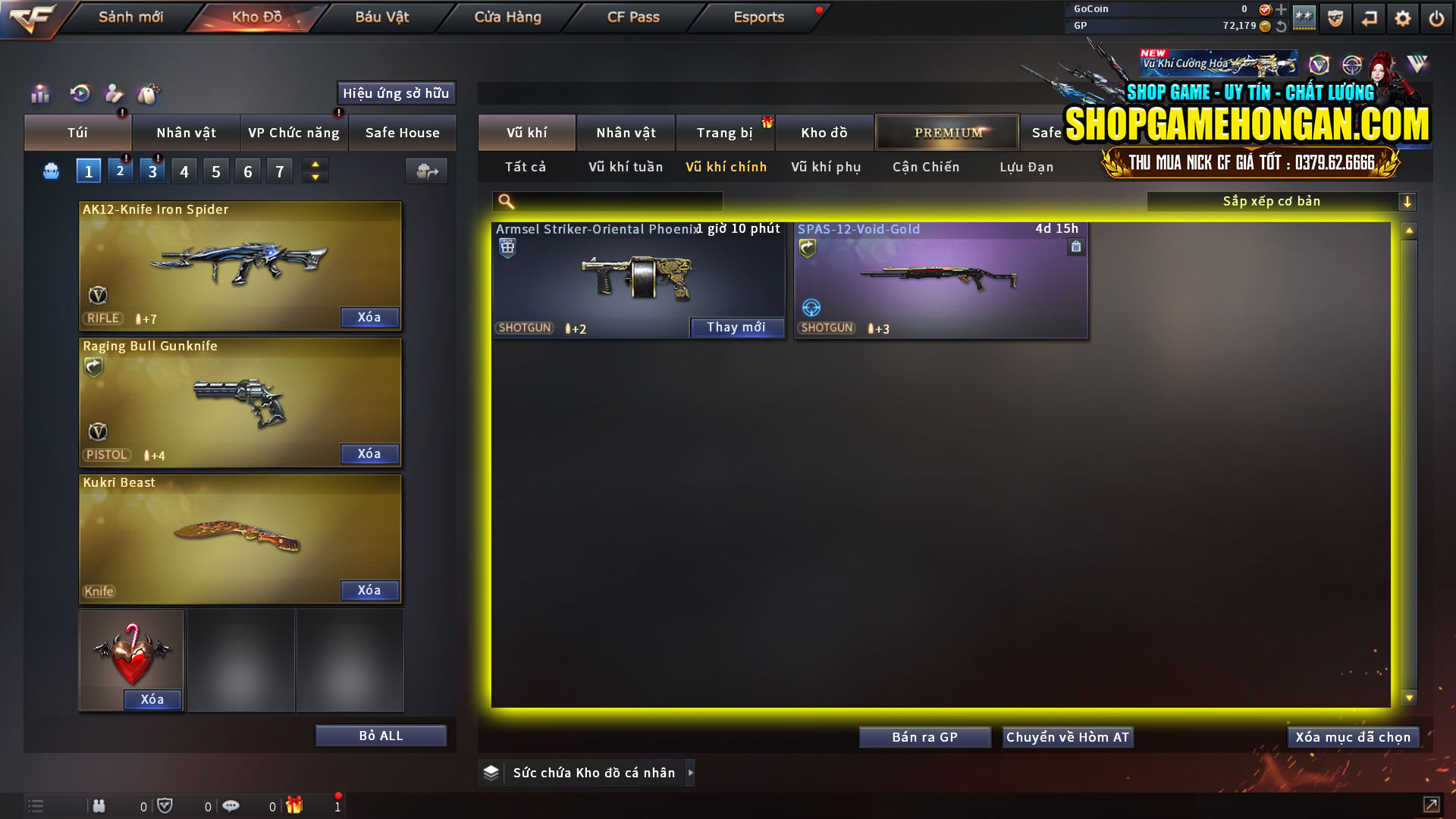Click the power/logout icon at top right
This screenshot has height=819, width=1456.
tap(1436, 17)
